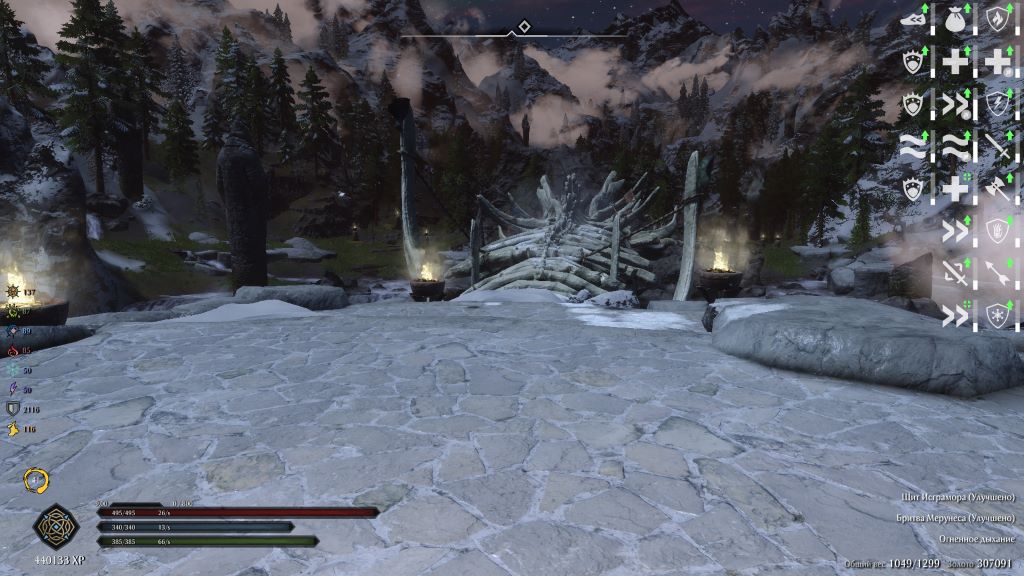
Task: Select the equipped Щит Исграмора entry
Action: (x=958, y=497)
